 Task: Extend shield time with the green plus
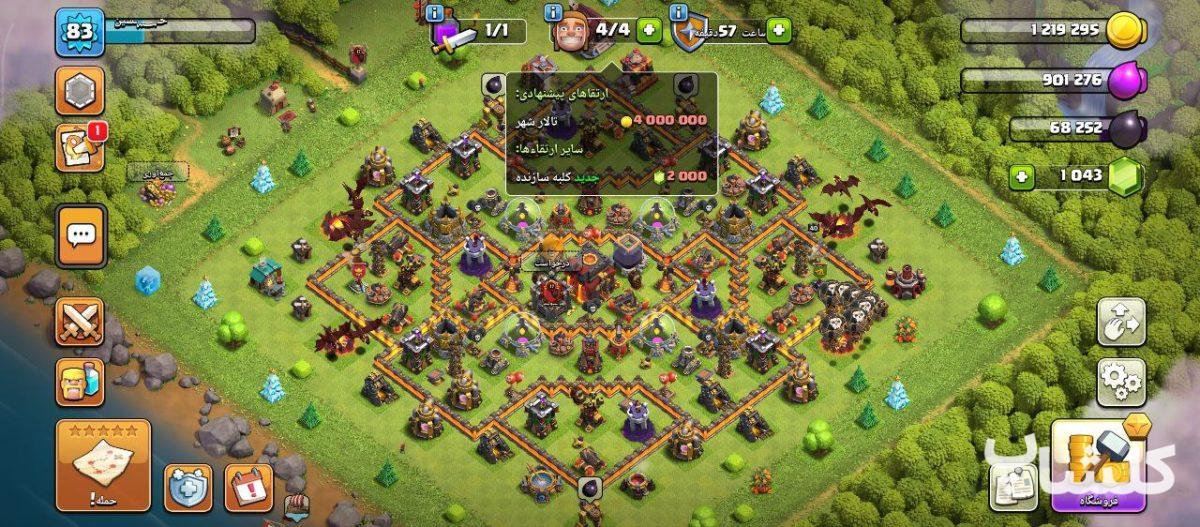pyautogui.click(x=778, y=31)
